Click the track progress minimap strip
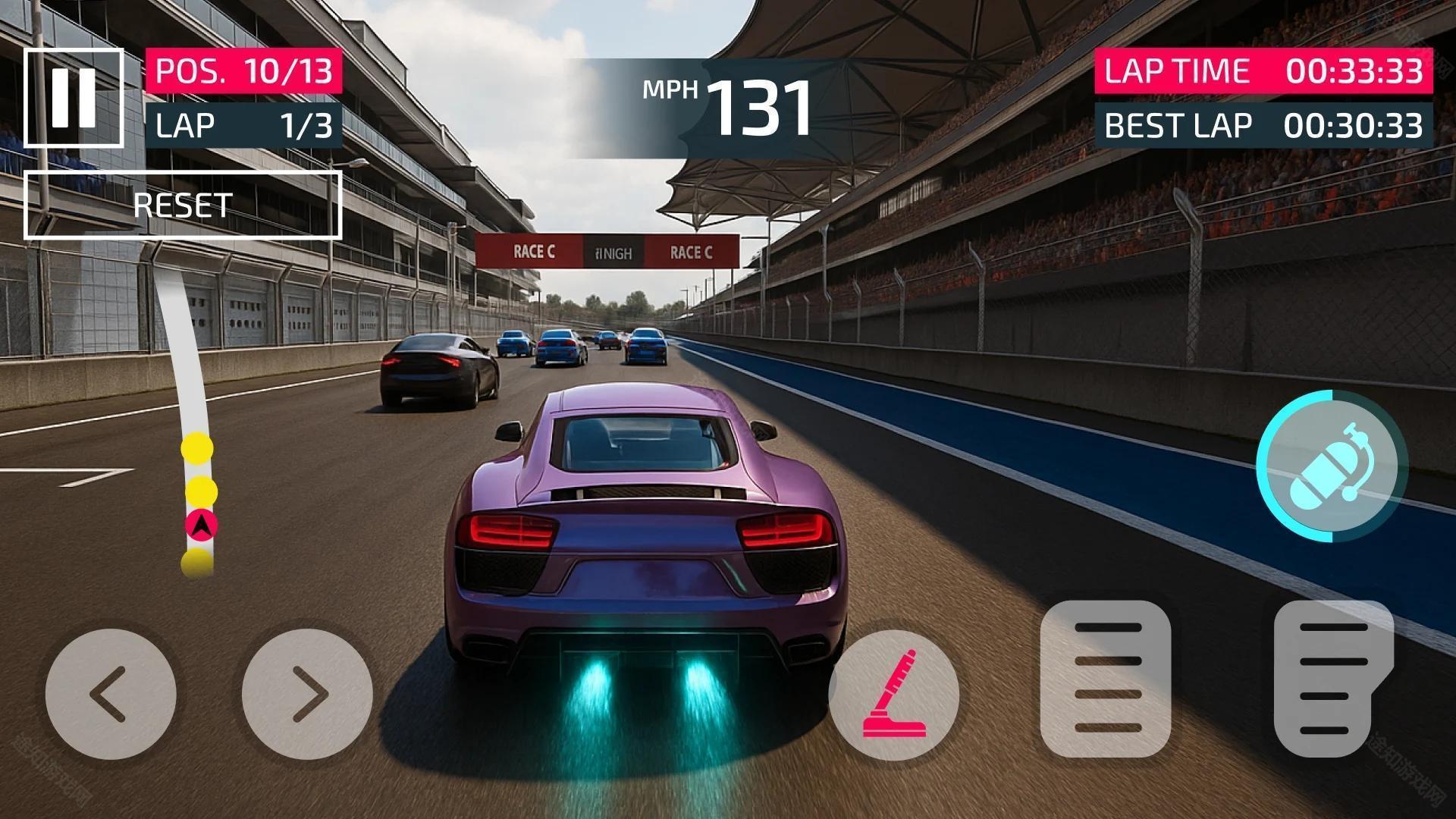This screenshot has height=819, width=1456. [196, 425]
